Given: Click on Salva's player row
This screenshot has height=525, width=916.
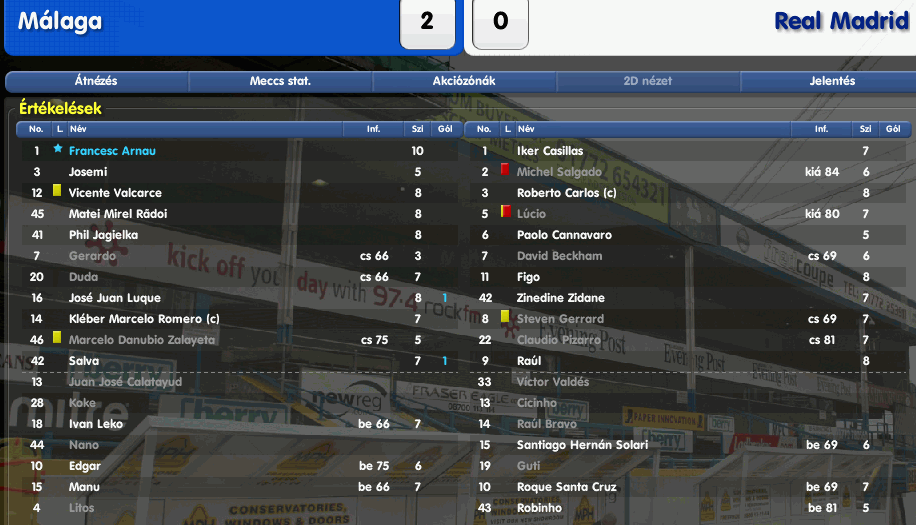Looking at the screenshot, I should (x=84, y=361).
